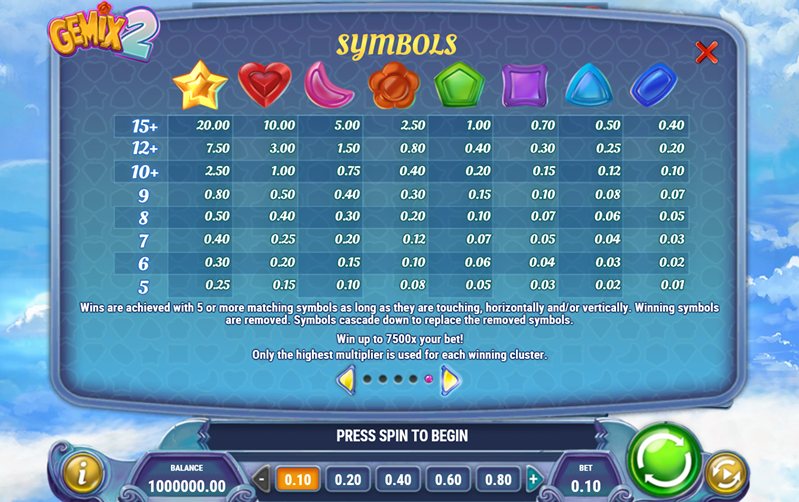This screenshot has height=502, width=799.
Task: Switch the bet to 0.80
Action: [x=499, y=479]
